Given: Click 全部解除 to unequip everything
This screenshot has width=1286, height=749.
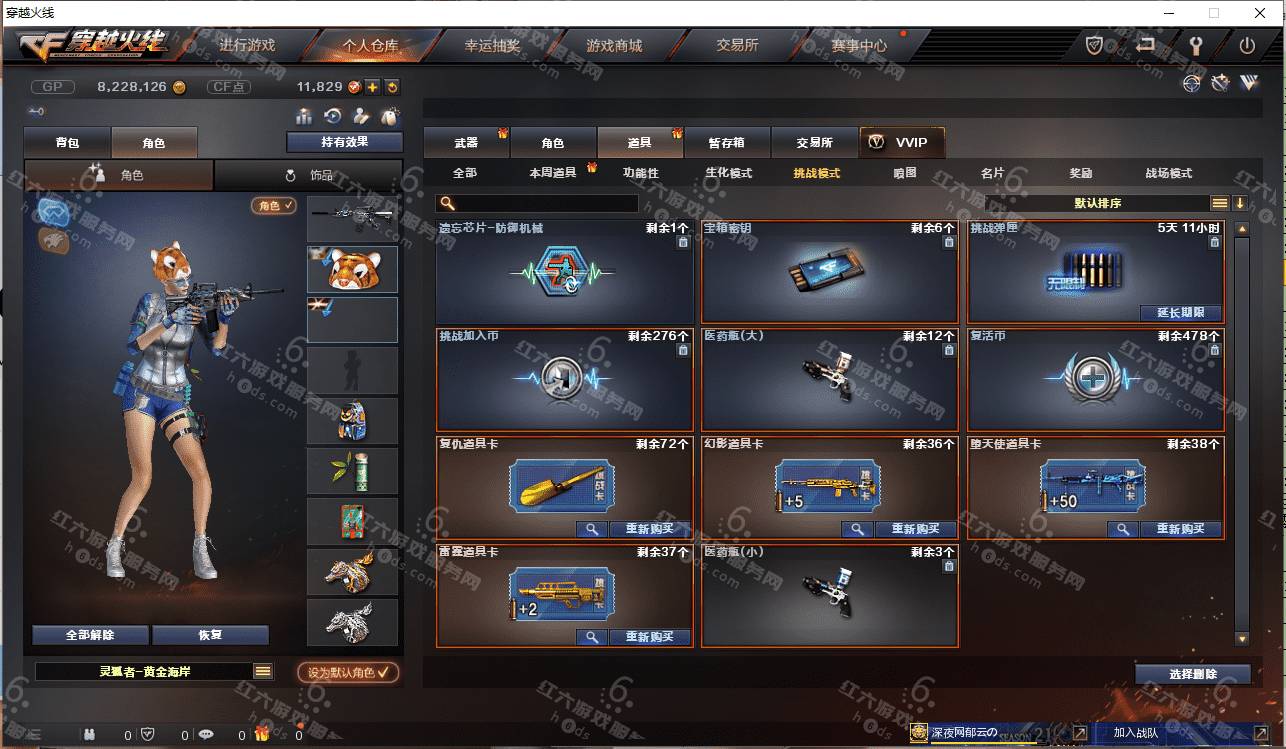Looking at the screenshot, I should coord(90,635).
